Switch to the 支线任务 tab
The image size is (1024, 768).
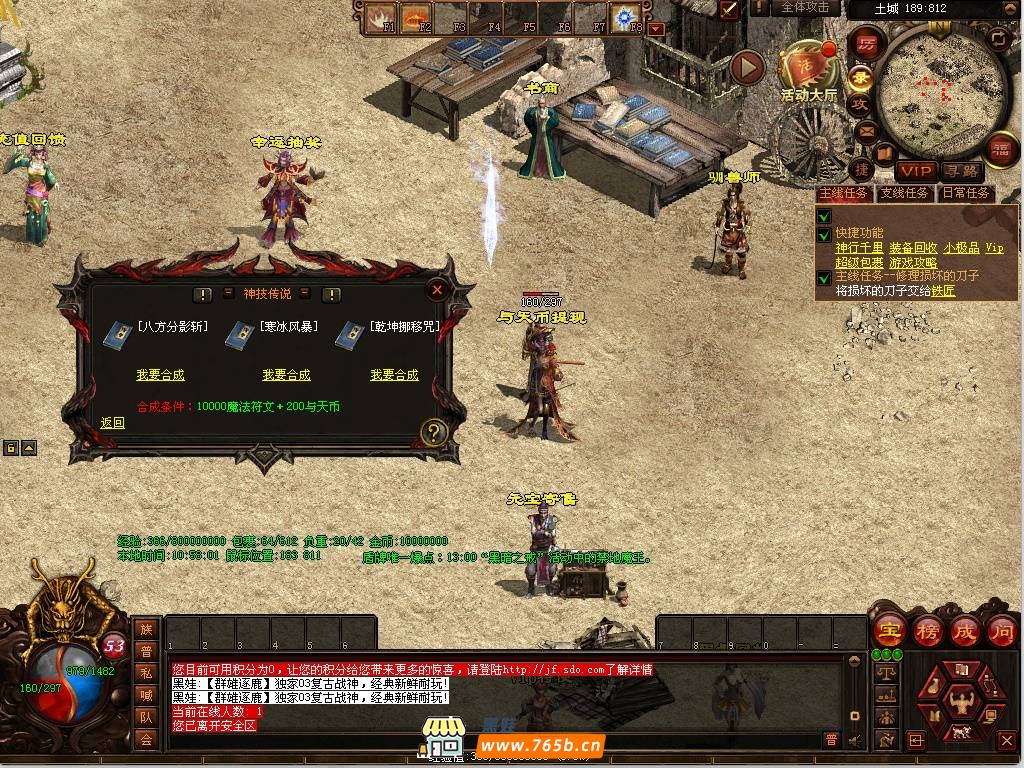(904, 193)
